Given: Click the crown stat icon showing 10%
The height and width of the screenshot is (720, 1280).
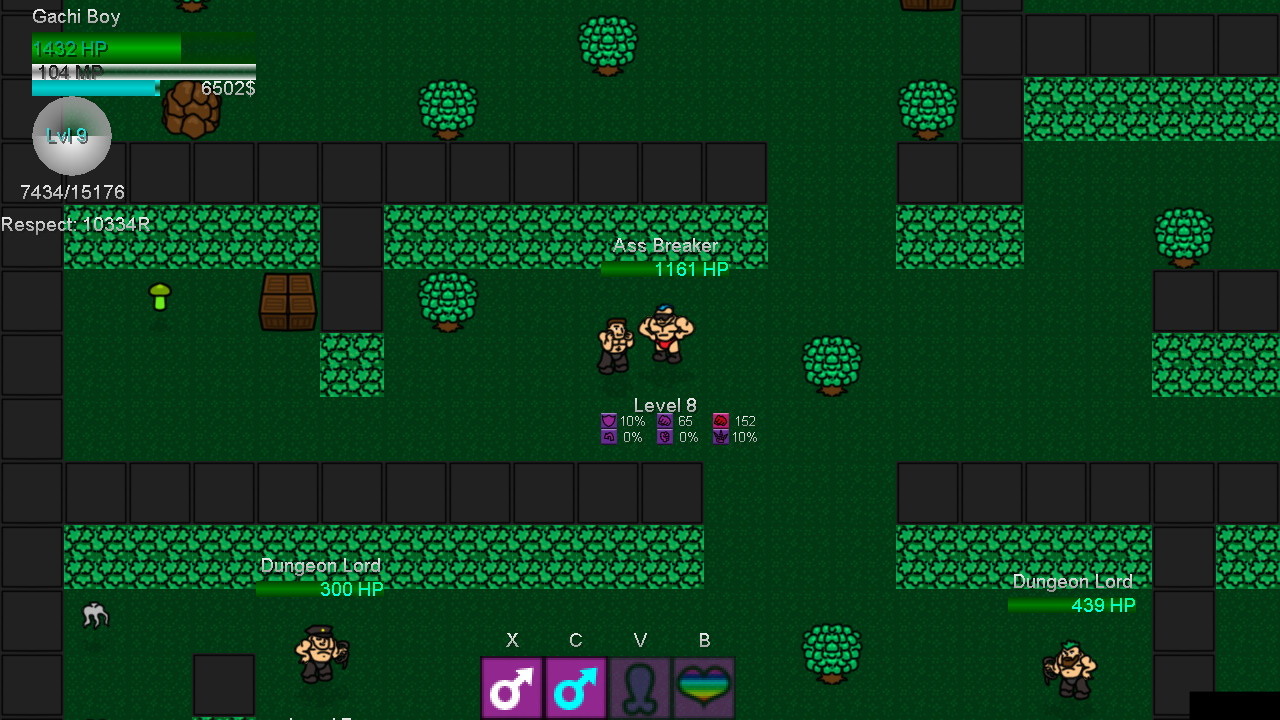Looking at the screenshot, I should [x=722, y=437].
